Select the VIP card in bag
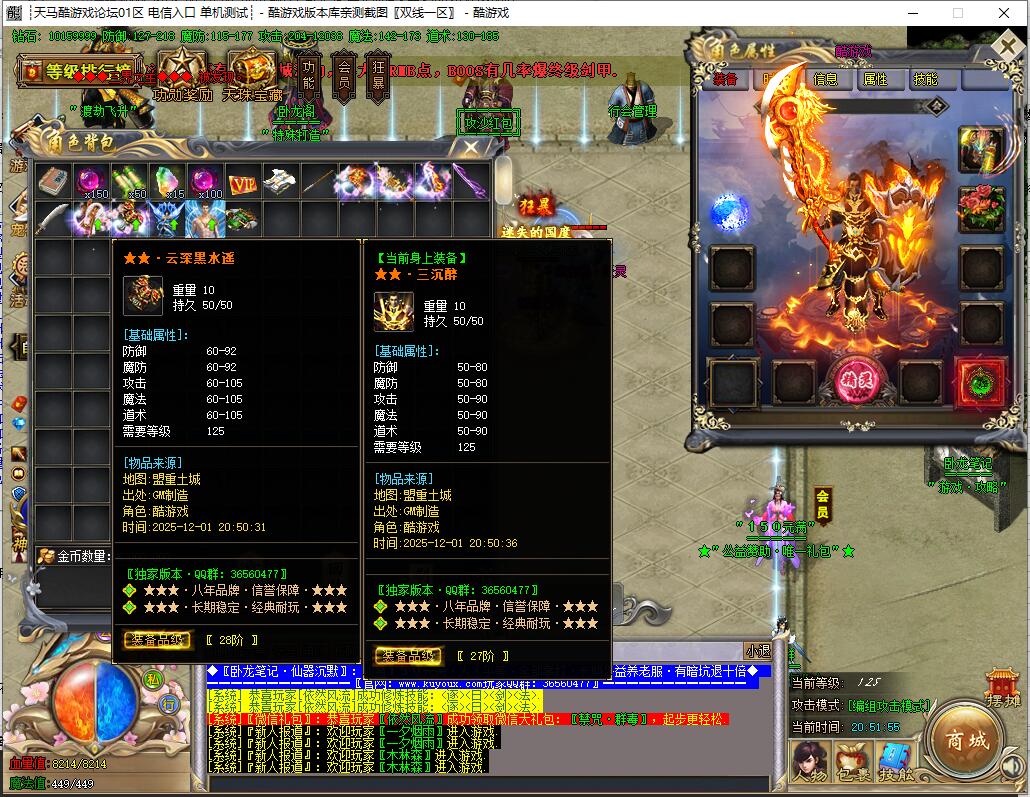 (x=242, y=182)
